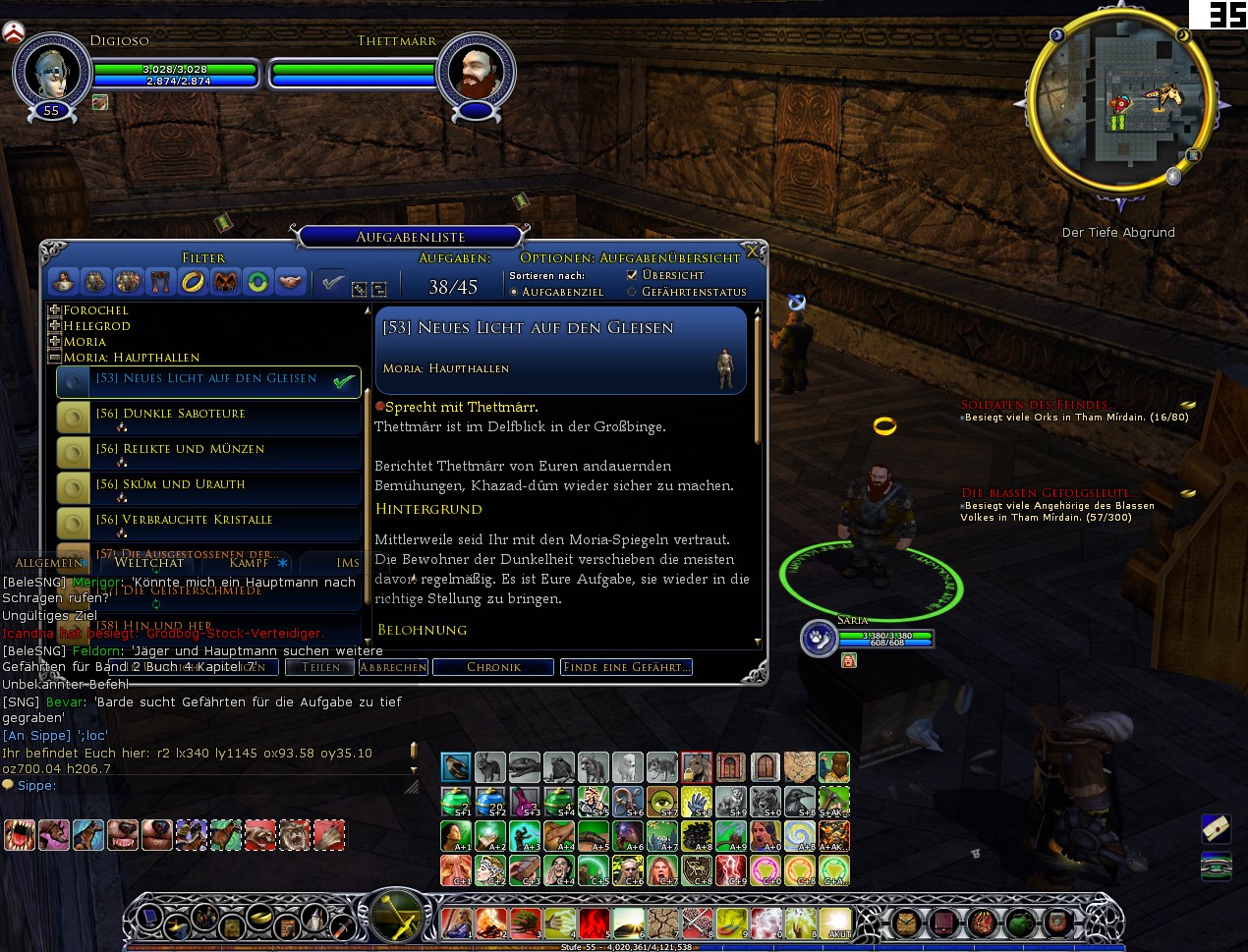1248x952 pixels.
Task: Focus the Sippe chat input line
Action: (197, 786)
